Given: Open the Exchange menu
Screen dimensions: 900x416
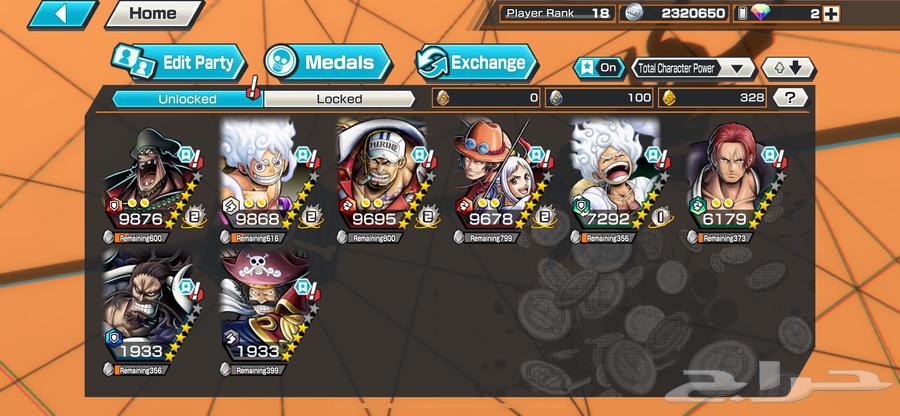Looking at the screenshot, I should [x=474, y=63].
